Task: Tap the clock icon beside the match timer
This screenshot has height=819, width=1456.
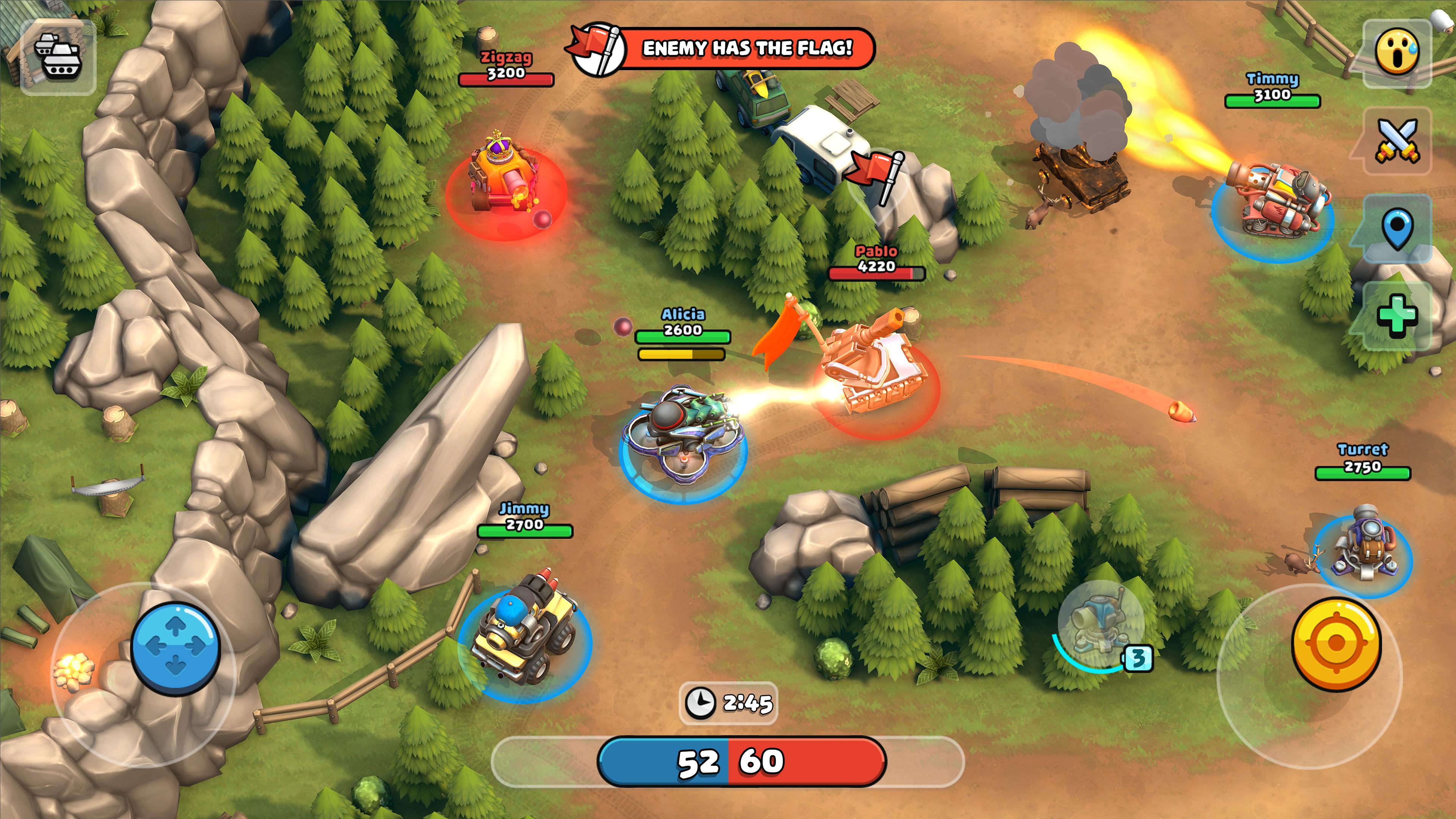Action: tap(701, 703)
